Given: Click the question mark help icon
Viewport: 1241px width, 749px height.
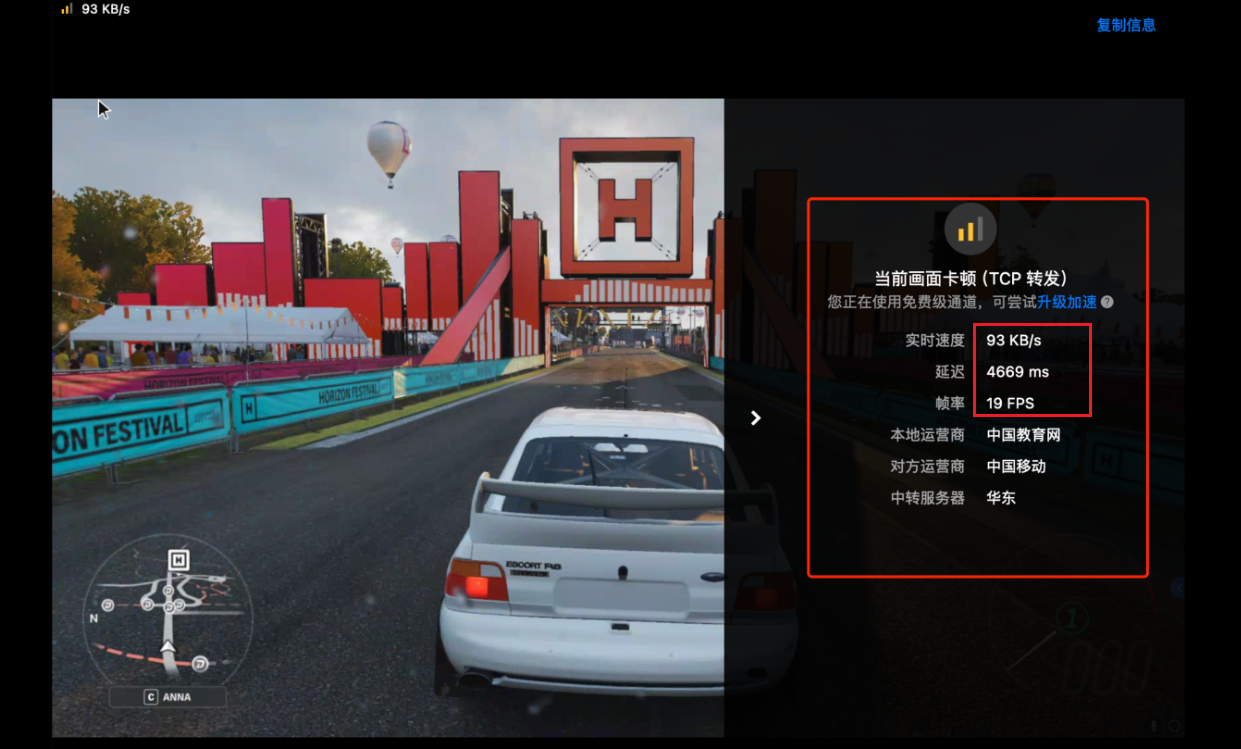Looking at the screenshot, I should 1107,302.
